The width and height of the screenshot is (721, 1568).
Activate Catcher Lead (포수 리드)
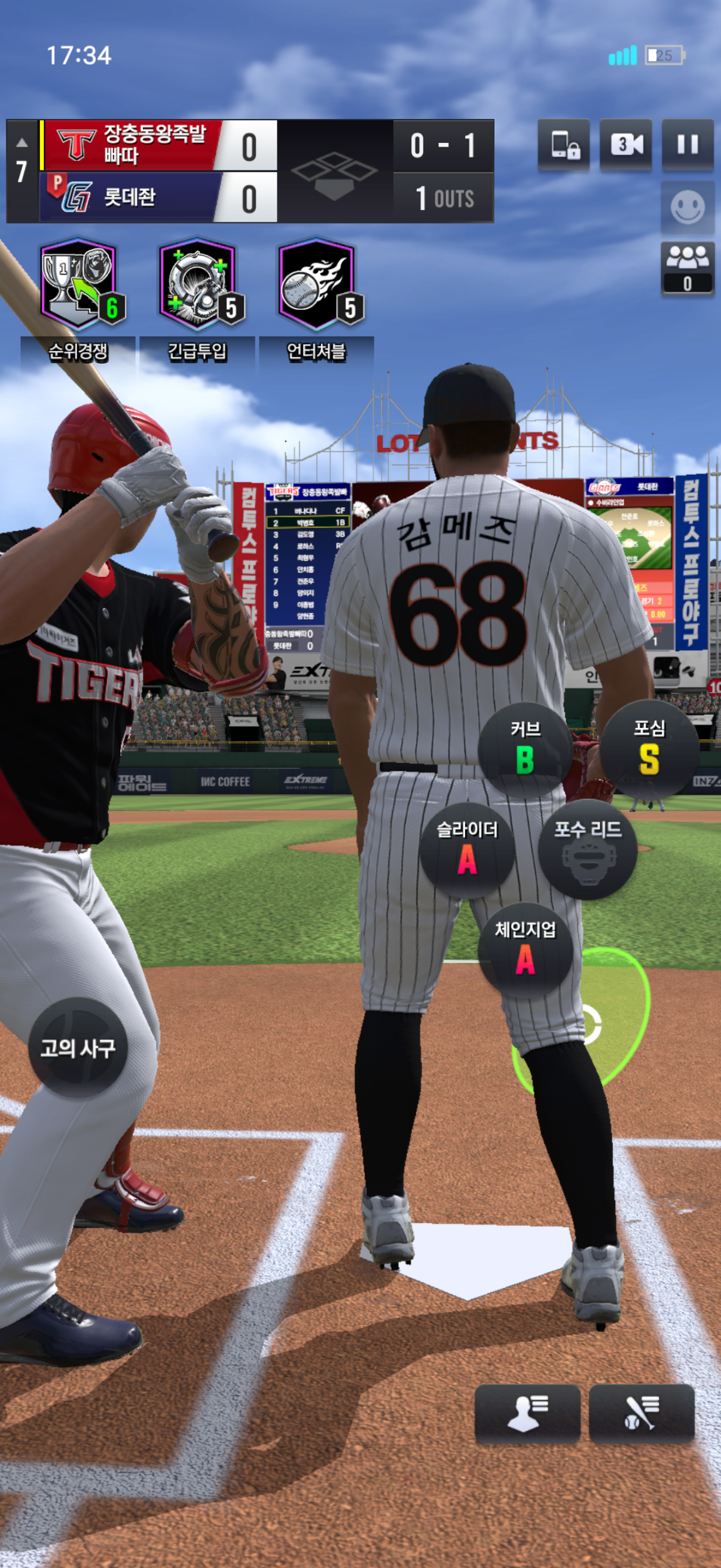(588, 850)
